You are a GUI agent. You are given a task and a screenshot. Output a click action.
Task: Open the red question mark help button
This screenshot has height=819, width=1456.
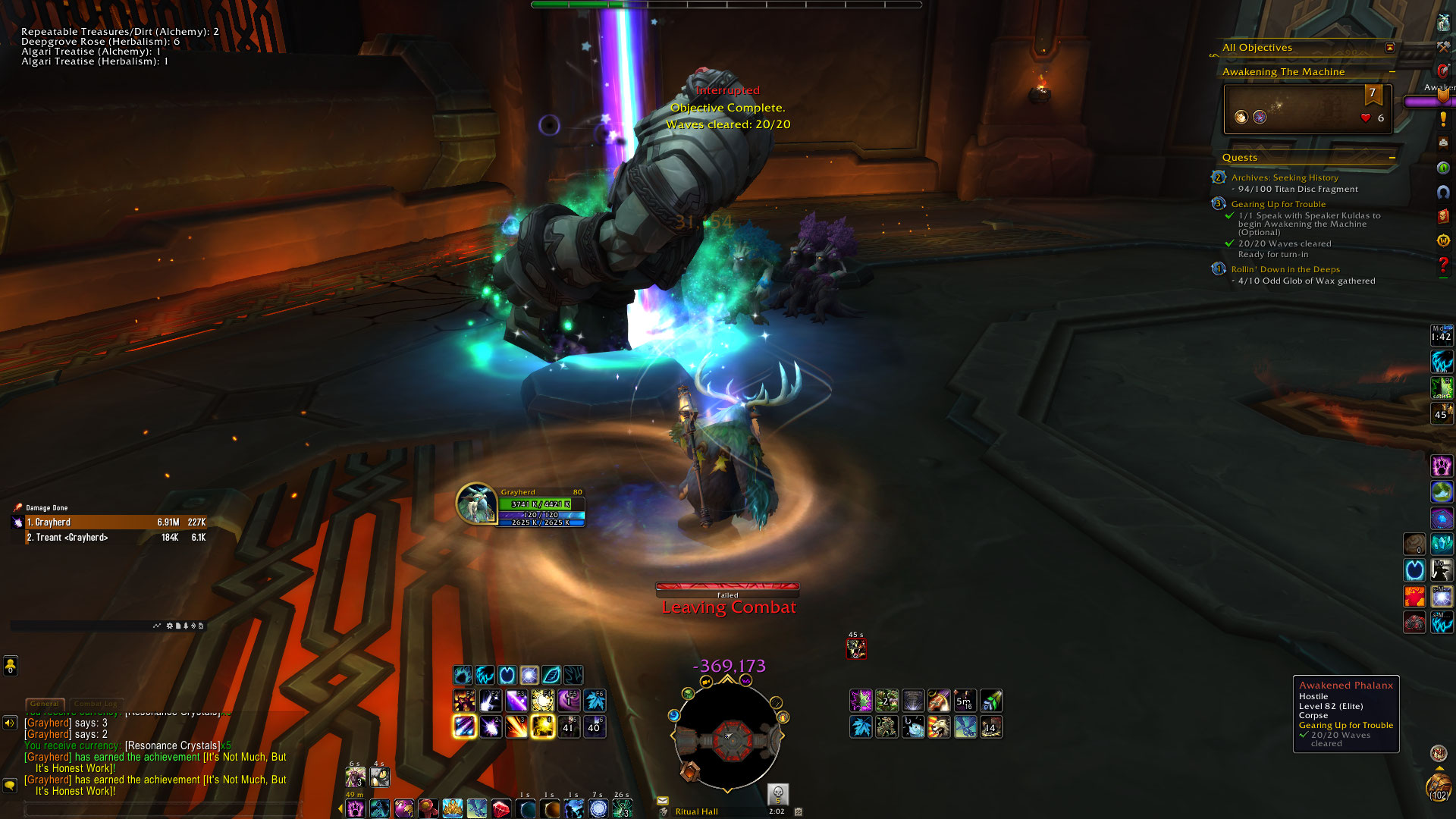pyautogui.click(x=1442, y=265)
